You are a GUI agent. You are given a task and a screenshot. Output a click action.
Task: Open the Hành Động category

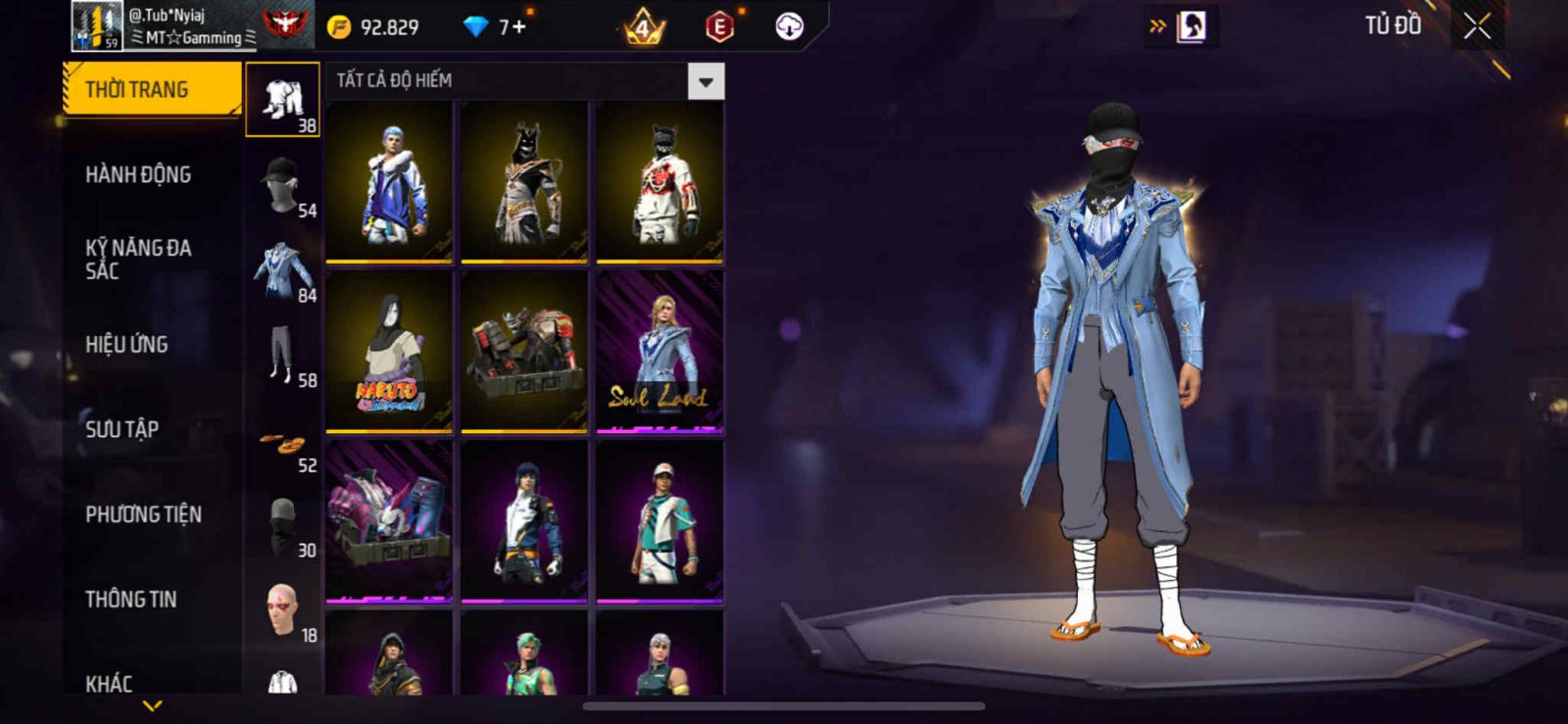pyautogui.click(x=138, y=174)
